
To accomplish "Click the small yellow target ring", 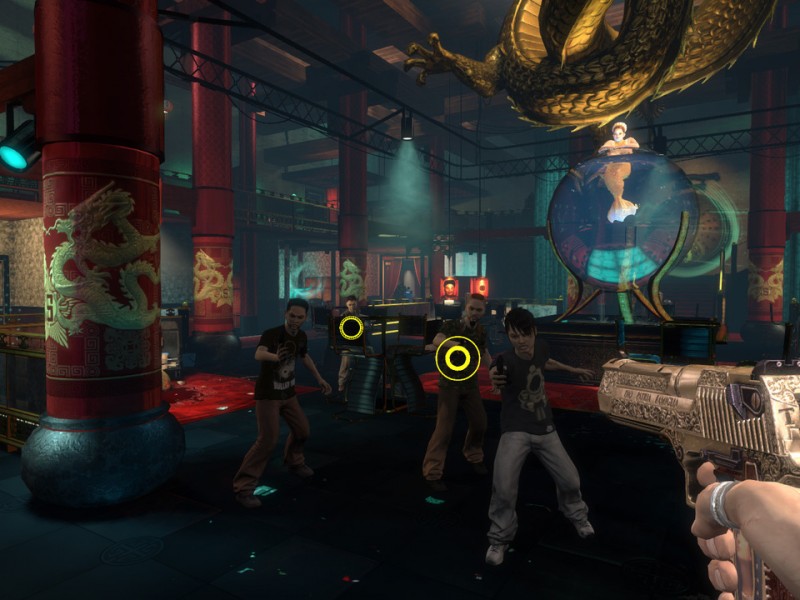I will coord(351,327).
